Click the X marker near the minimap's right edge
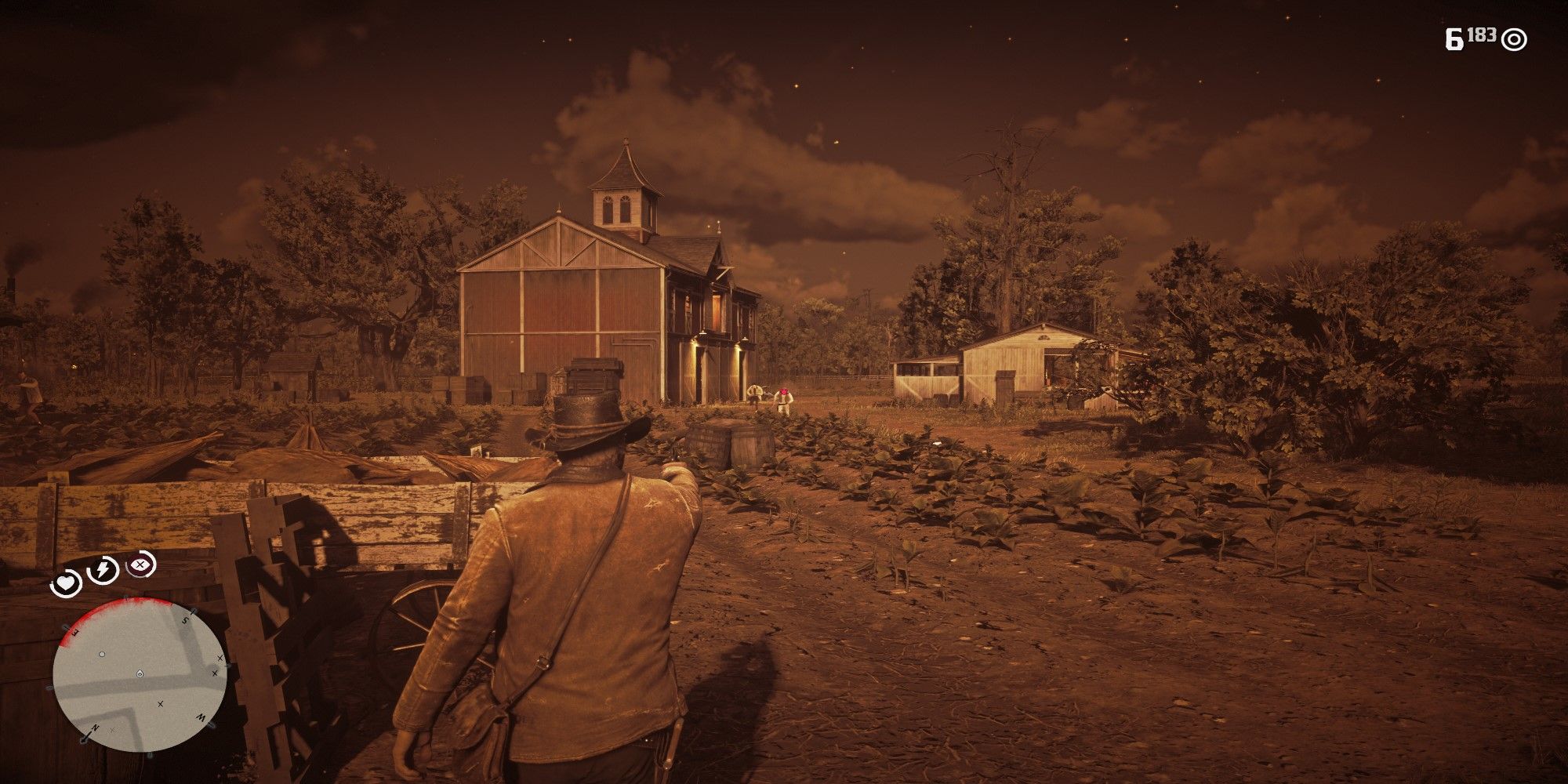This screenshot has height=784, width=1568. coord(215,673)
